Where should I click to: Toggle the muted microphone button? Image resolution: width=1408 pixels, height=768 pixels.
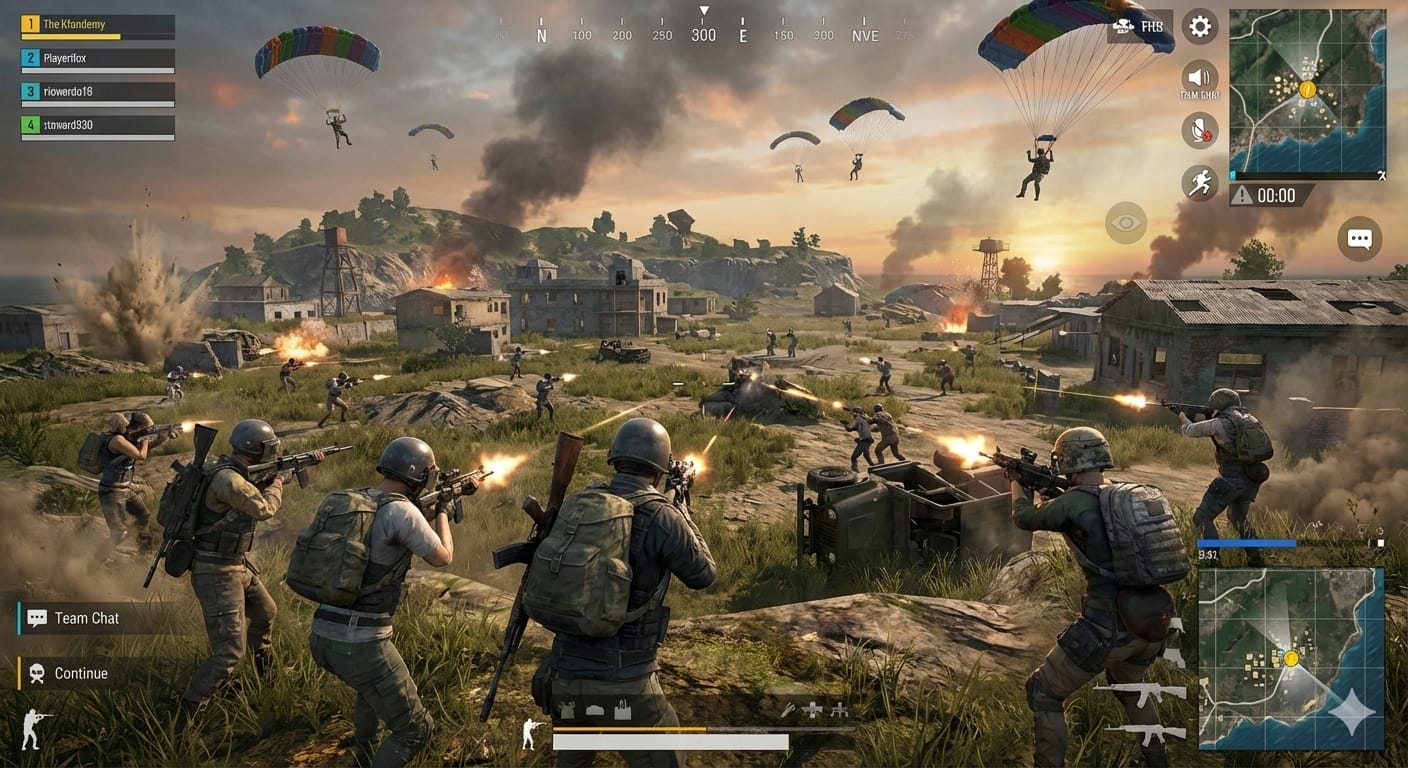[1200, 130]
